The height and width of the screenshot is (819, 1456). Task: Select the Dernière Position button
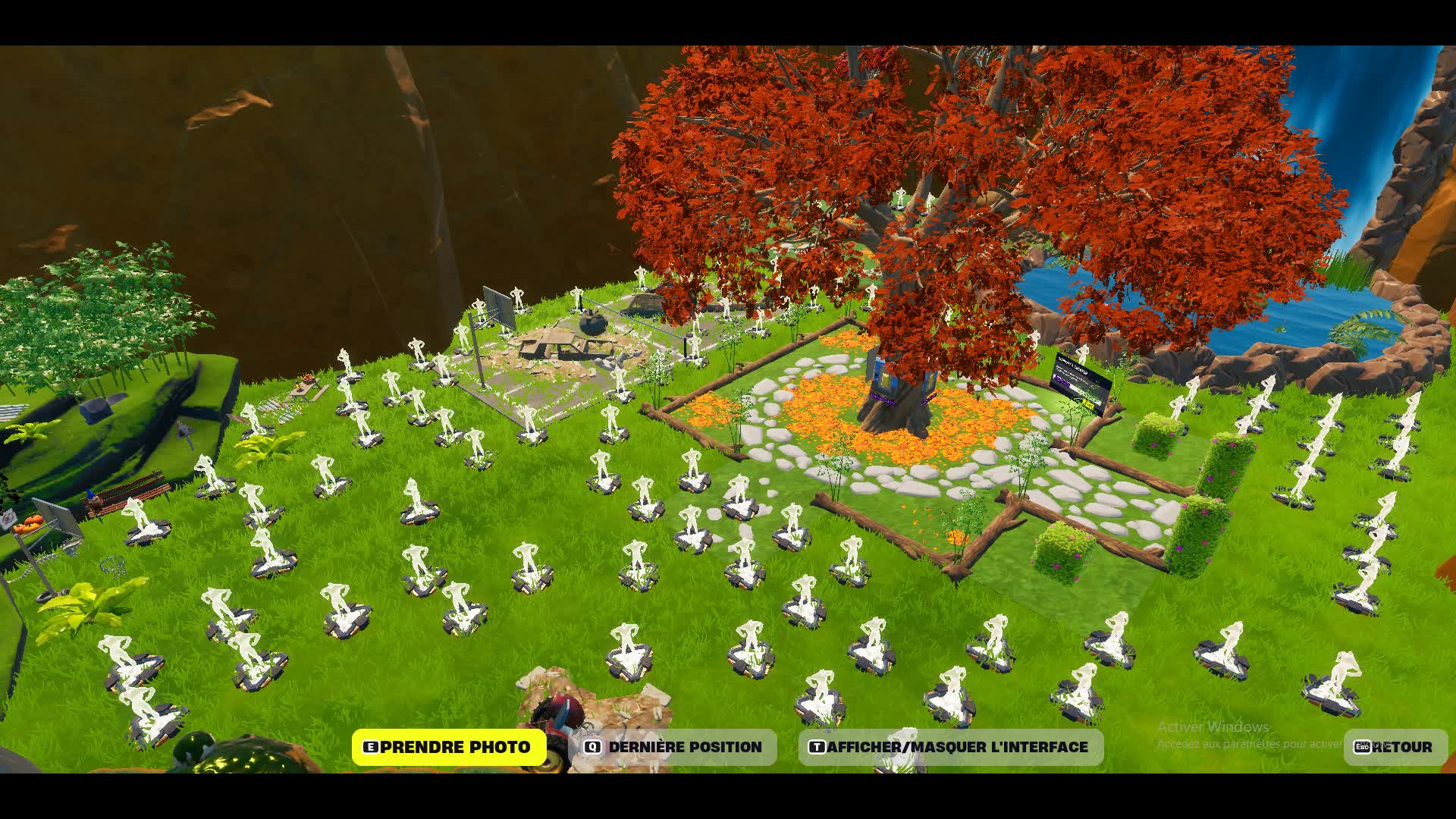click(x=673, y=747)
